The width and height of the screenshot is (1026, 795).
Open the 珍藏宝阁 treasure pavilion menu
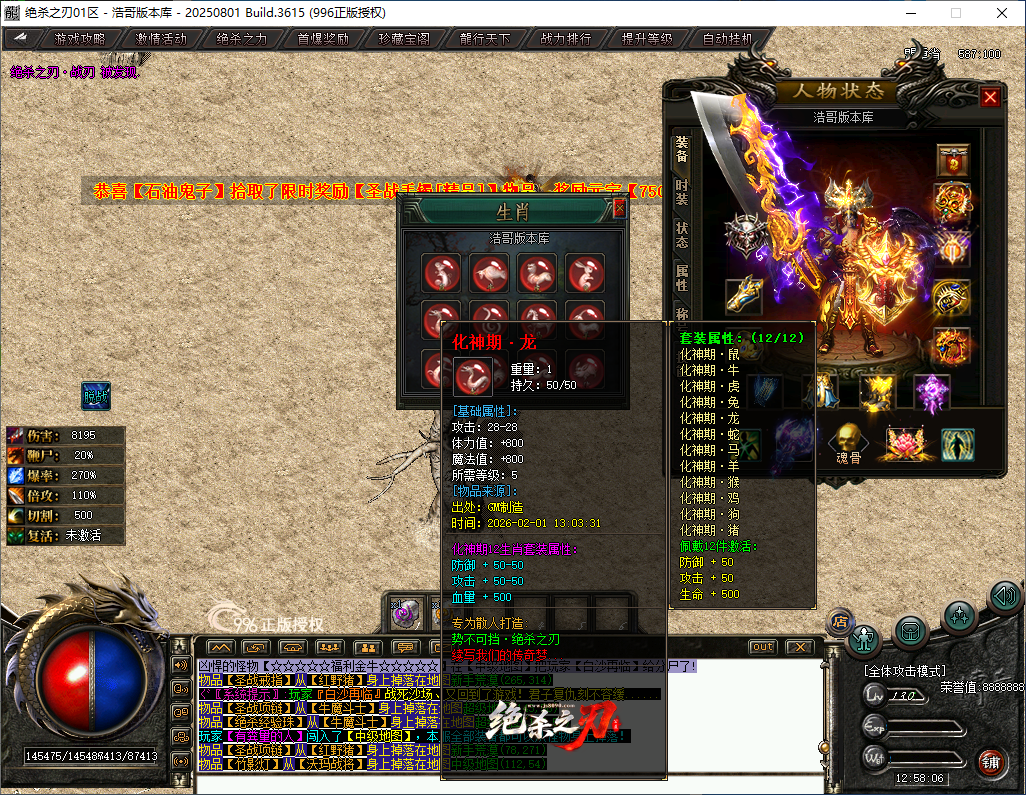click(404, 39)
